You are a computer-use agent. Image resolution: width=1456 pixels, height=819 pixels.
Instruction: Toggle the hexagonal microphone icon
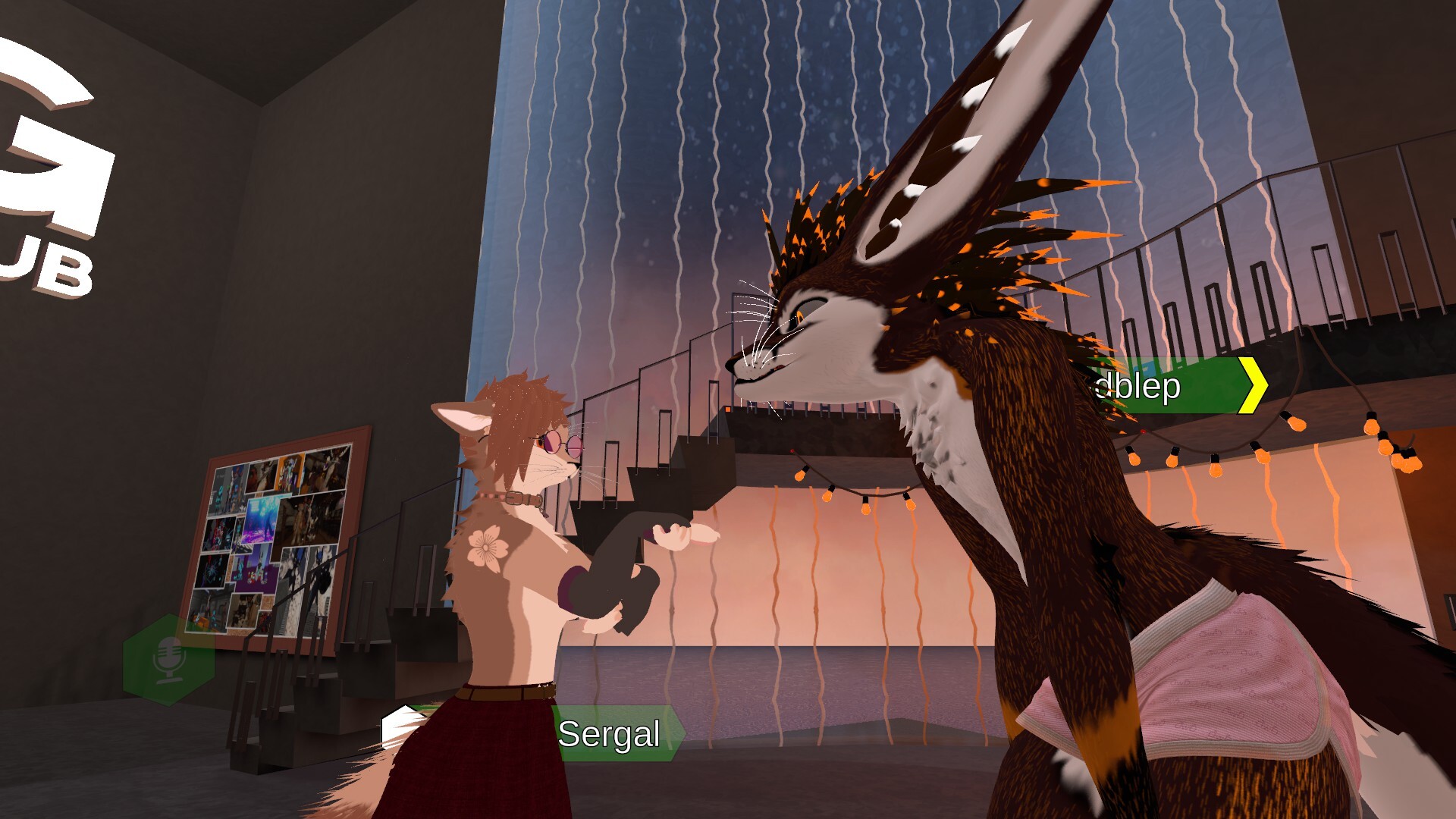coord(168,659)
